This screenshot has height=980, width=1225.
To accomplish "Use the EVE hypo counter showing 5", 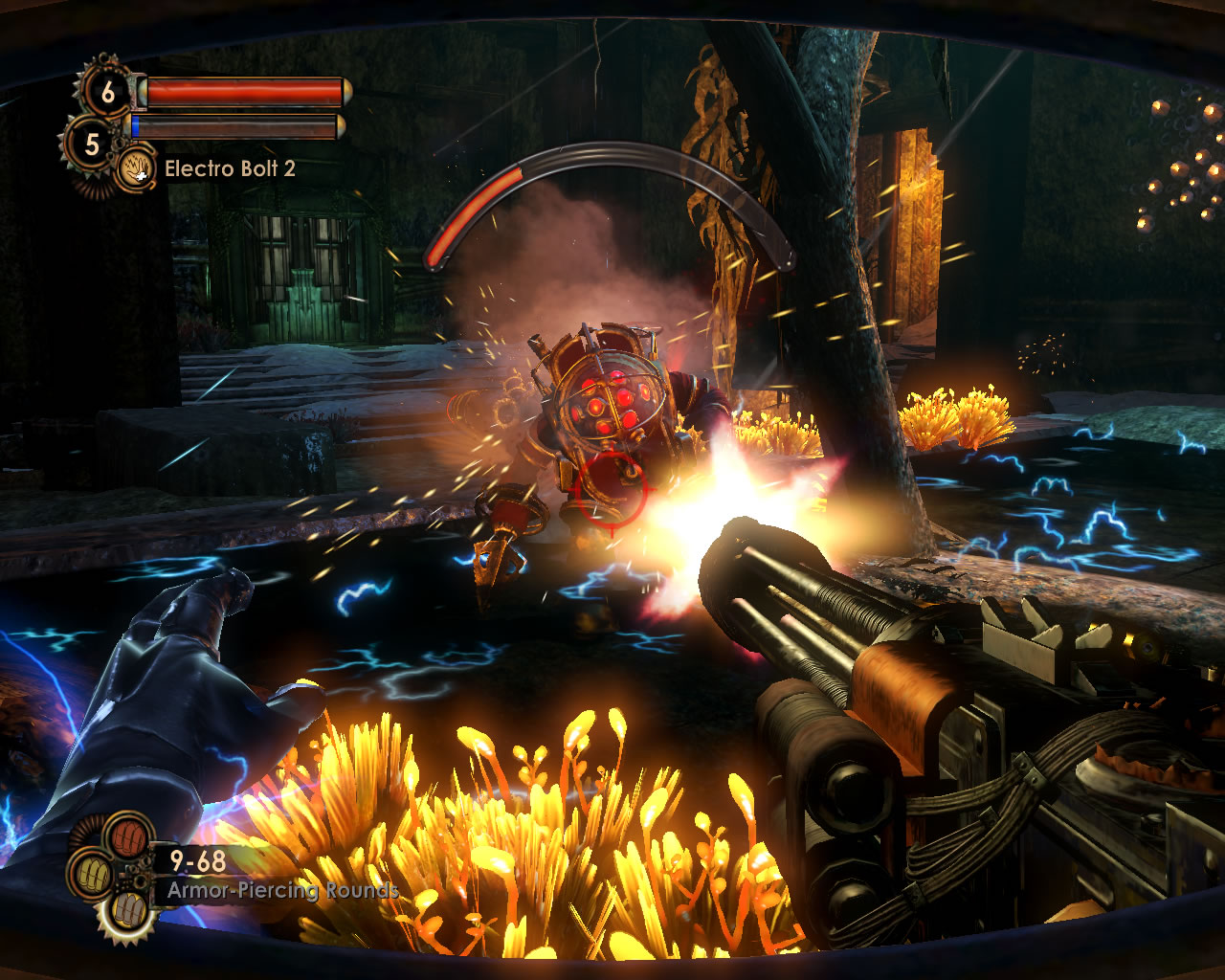I will 91,145.
